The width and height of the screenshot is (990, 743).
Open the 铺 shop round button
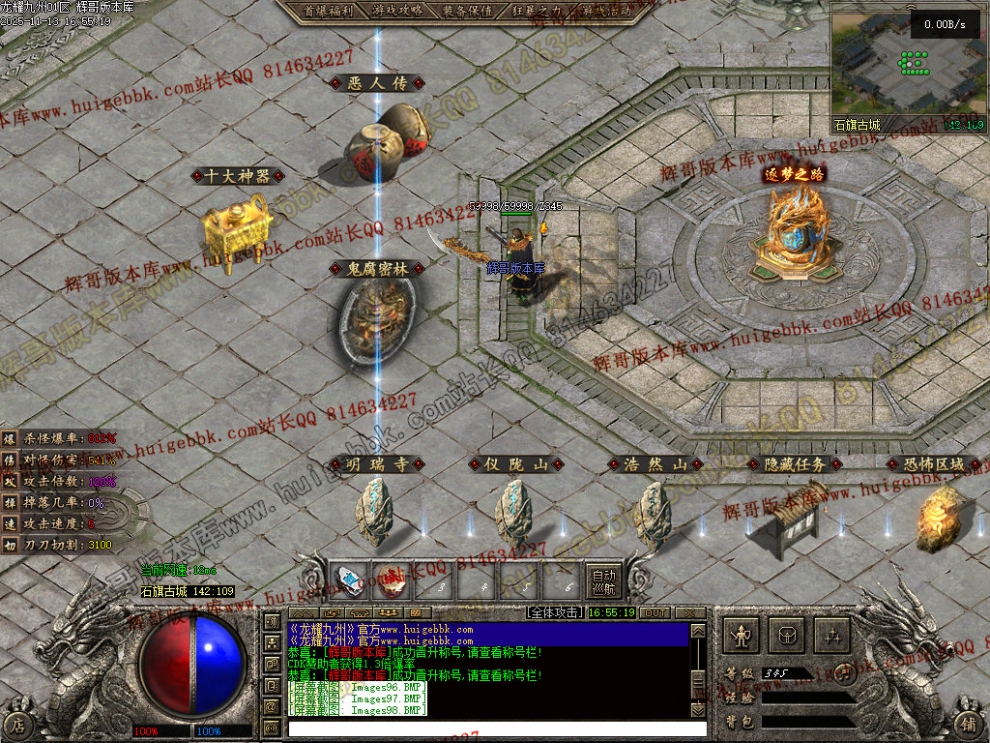966,724
